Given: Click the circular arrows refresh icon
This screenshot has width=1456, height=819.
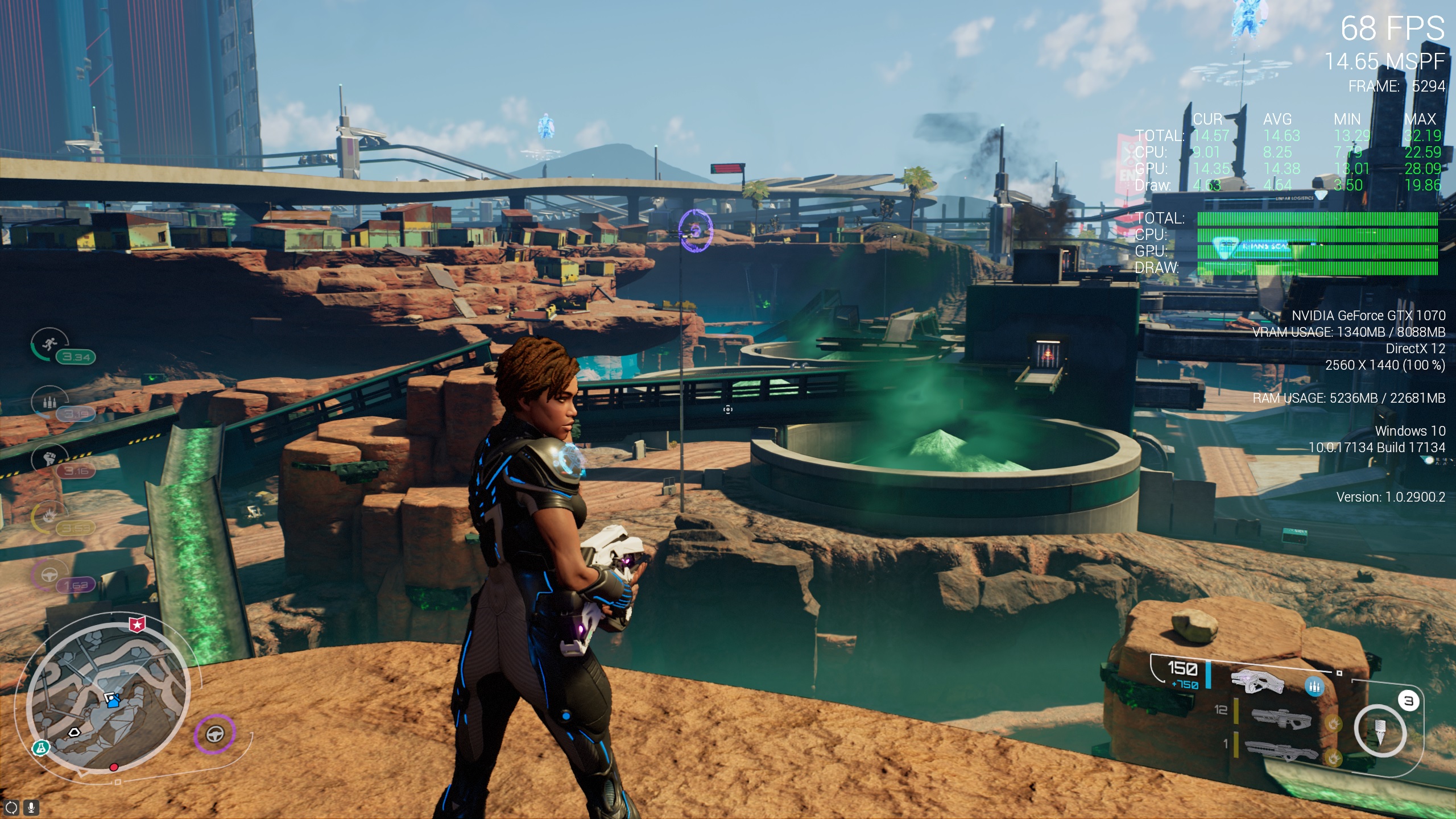Looking at the screenshot, I should coord(11,807).
